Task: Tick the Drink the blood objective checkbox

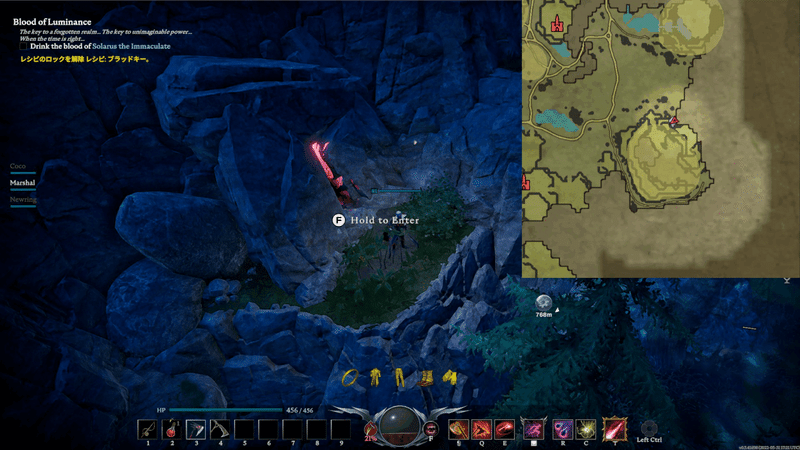Action: coord(23,46)
